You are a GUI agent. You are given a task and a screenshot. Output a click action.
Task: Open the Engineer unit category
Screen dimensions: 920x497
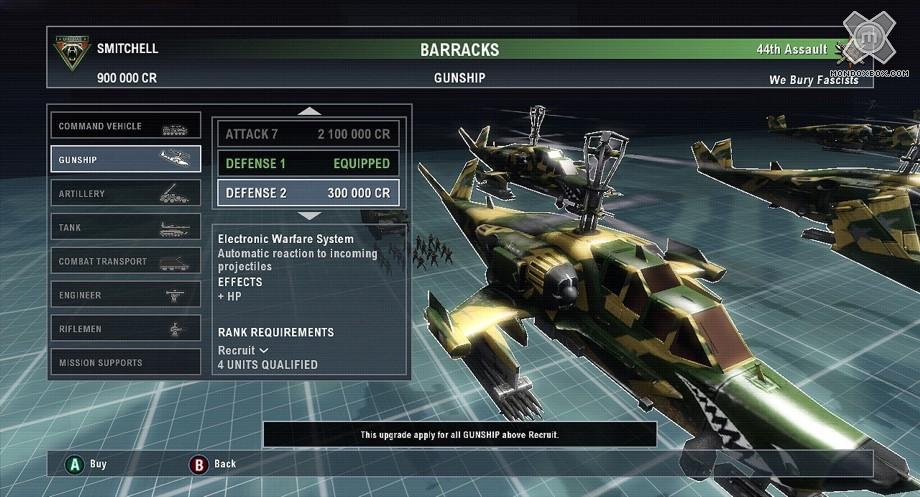coord(125,296)
